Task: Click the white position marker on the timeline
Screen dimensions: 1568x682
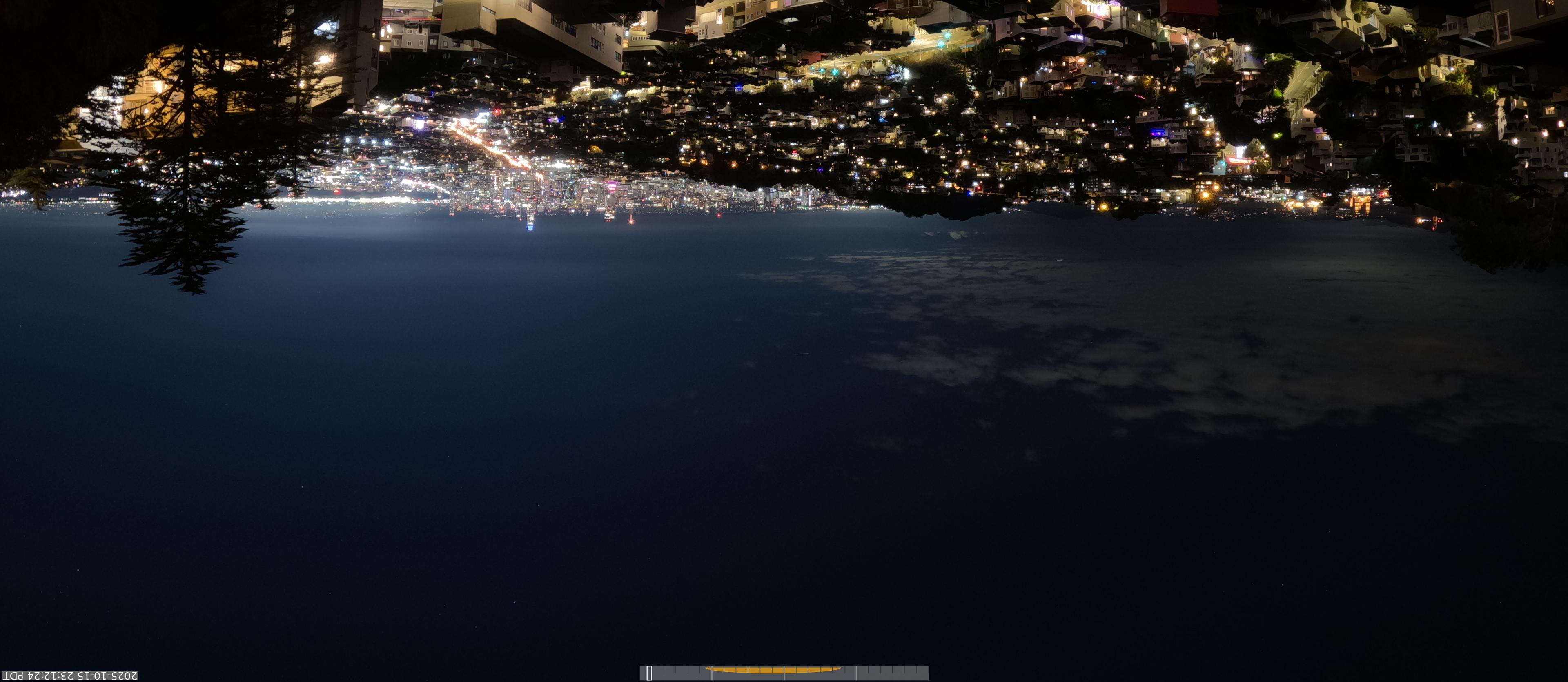Action: coord(649,673)
